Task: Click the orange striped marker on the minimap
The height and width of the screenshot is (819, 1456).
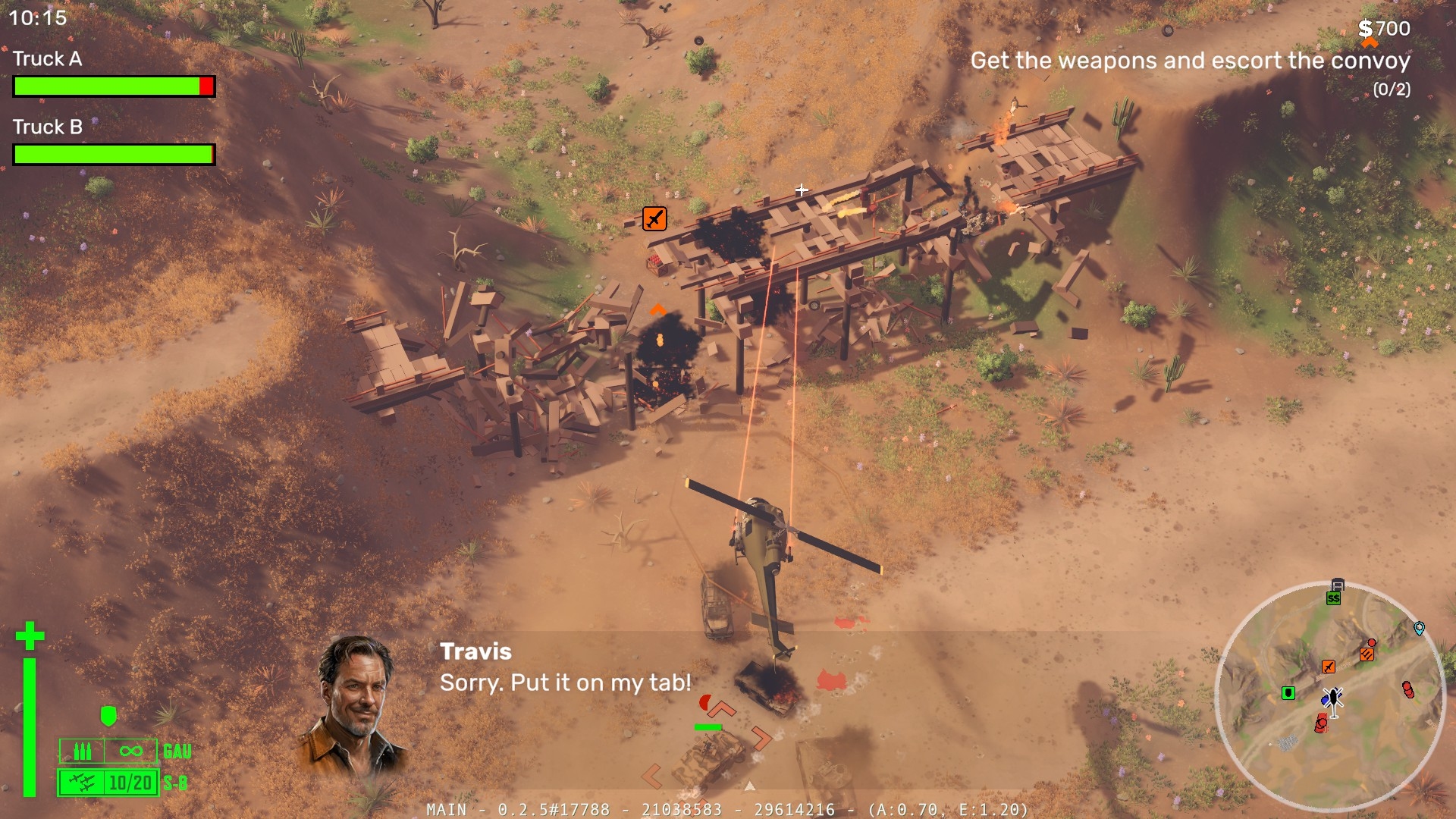Action: click(1367, 654)
